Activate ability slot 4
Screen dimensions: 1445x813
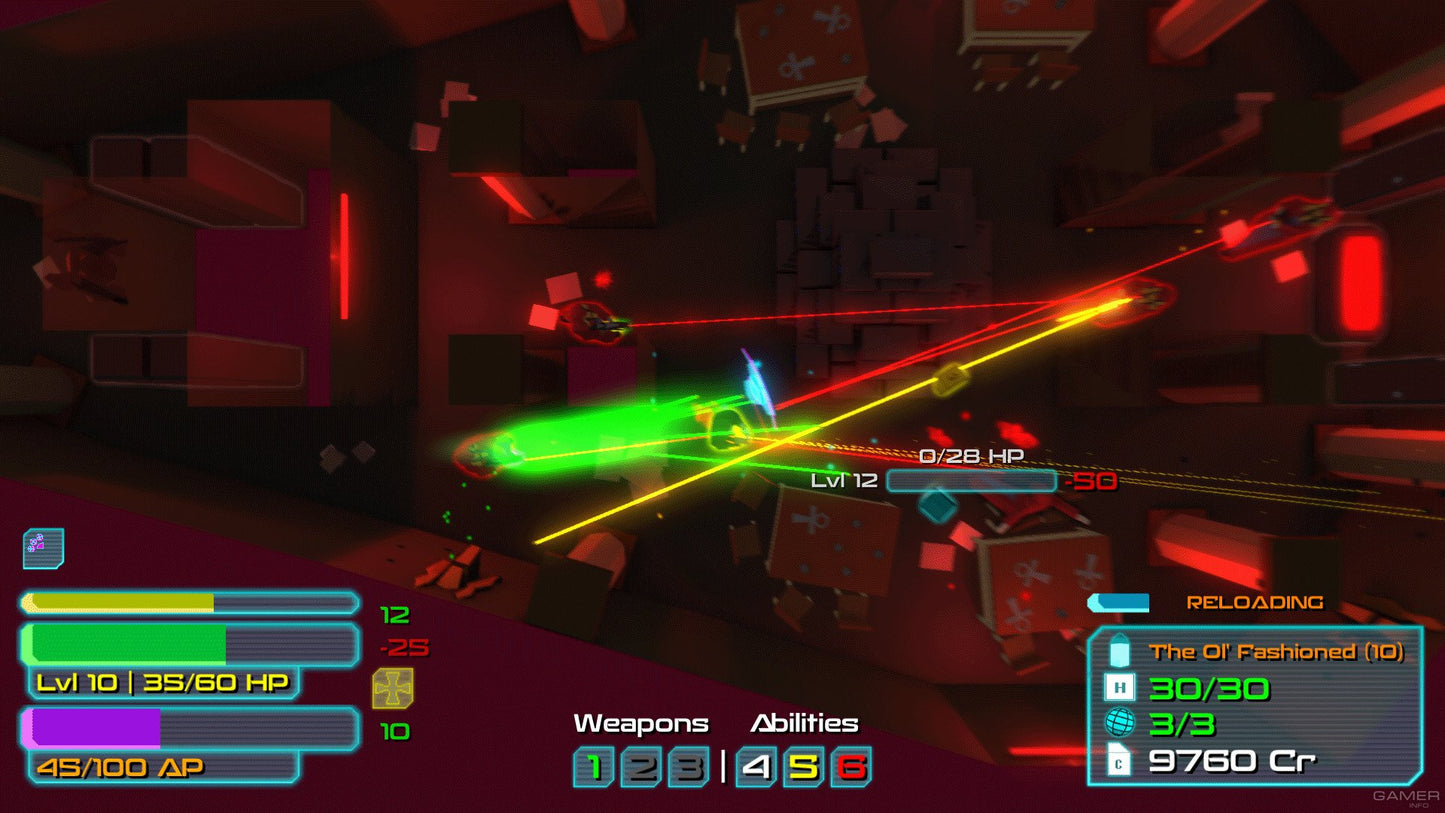pos(757,767)
